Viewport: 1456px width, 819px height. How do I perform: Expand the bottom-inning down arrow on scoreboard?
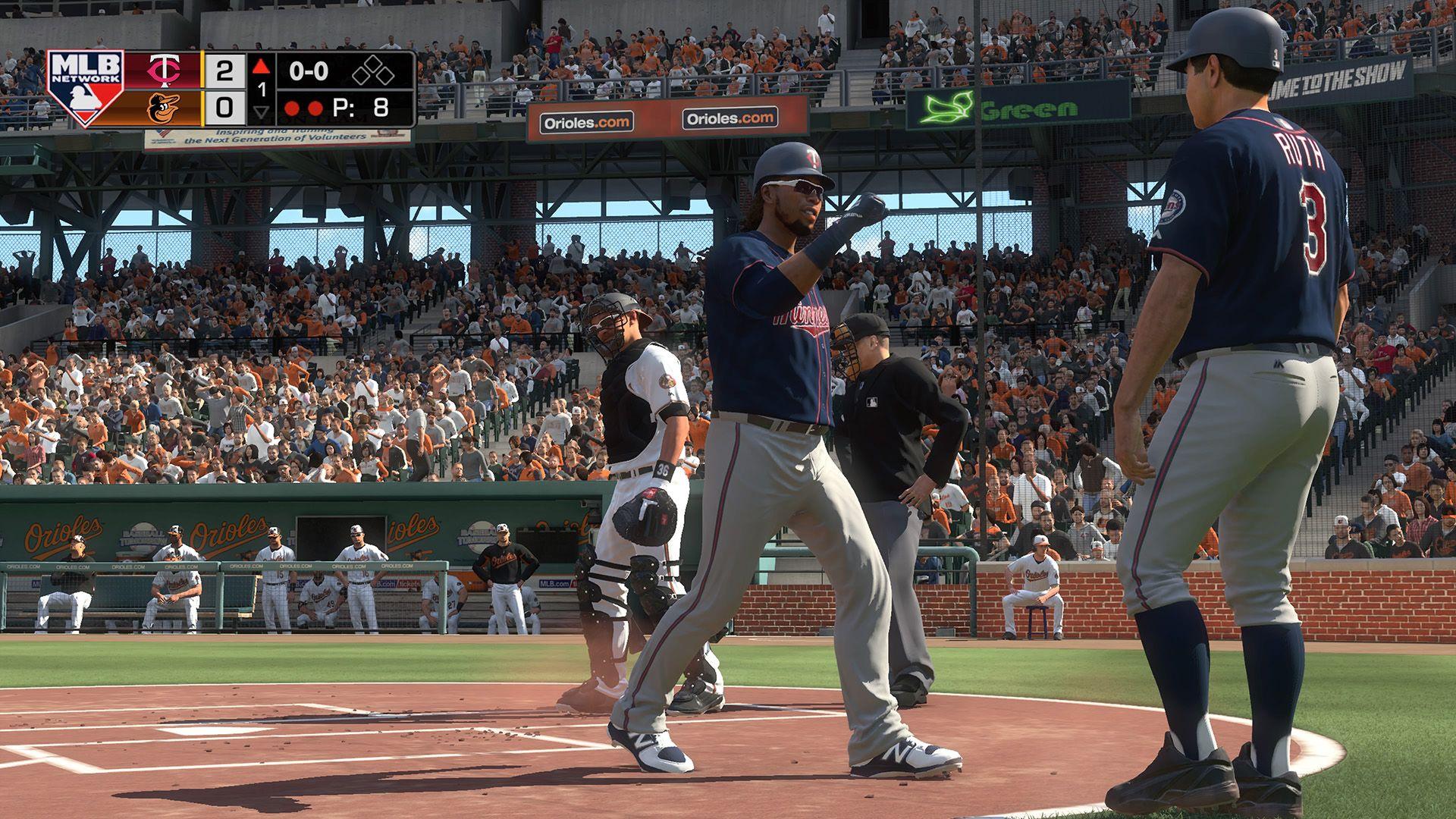(x=261, y=112)
